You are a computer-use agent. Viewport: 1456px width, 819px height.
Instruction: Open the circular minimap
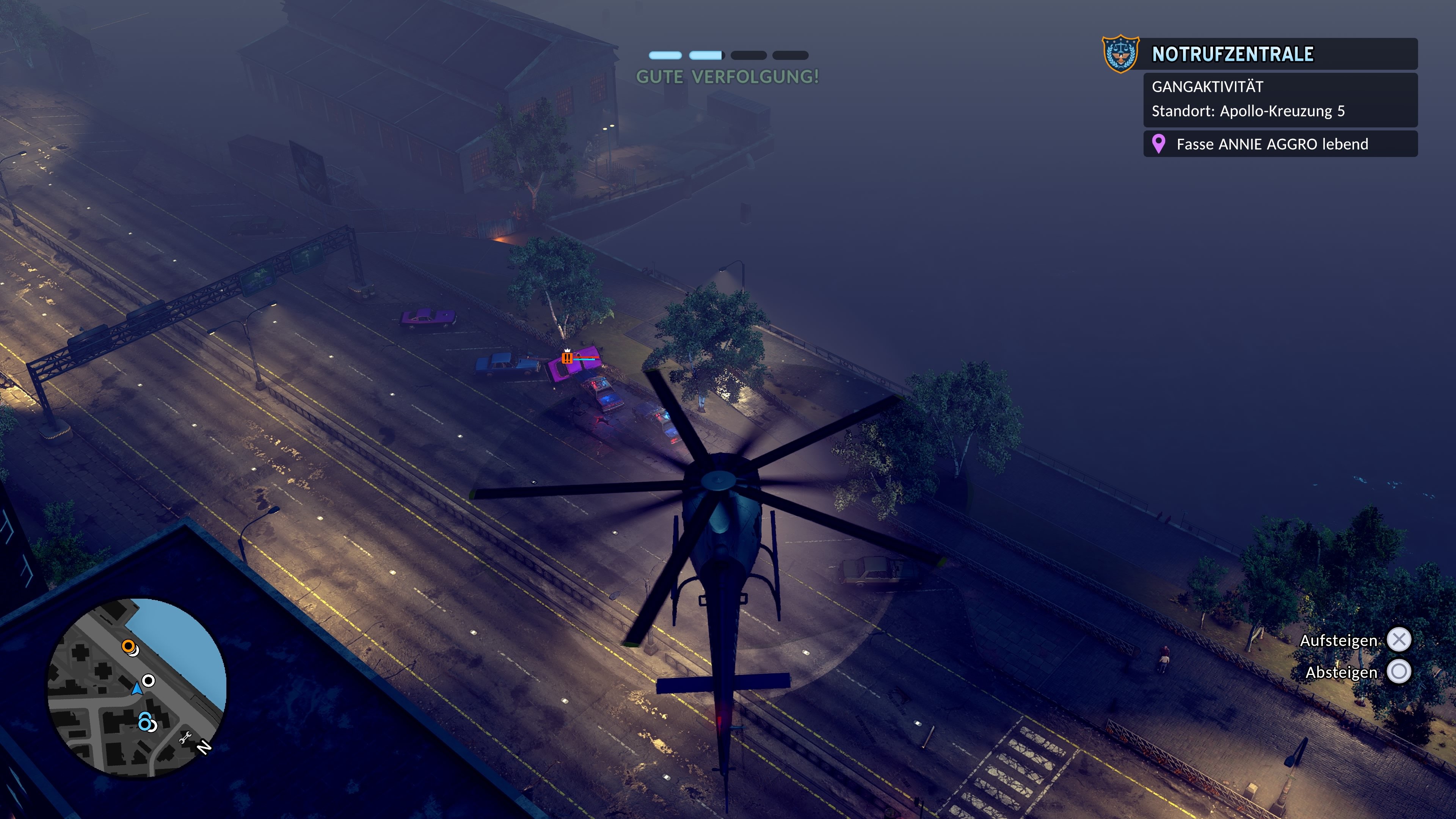[137, 687]
